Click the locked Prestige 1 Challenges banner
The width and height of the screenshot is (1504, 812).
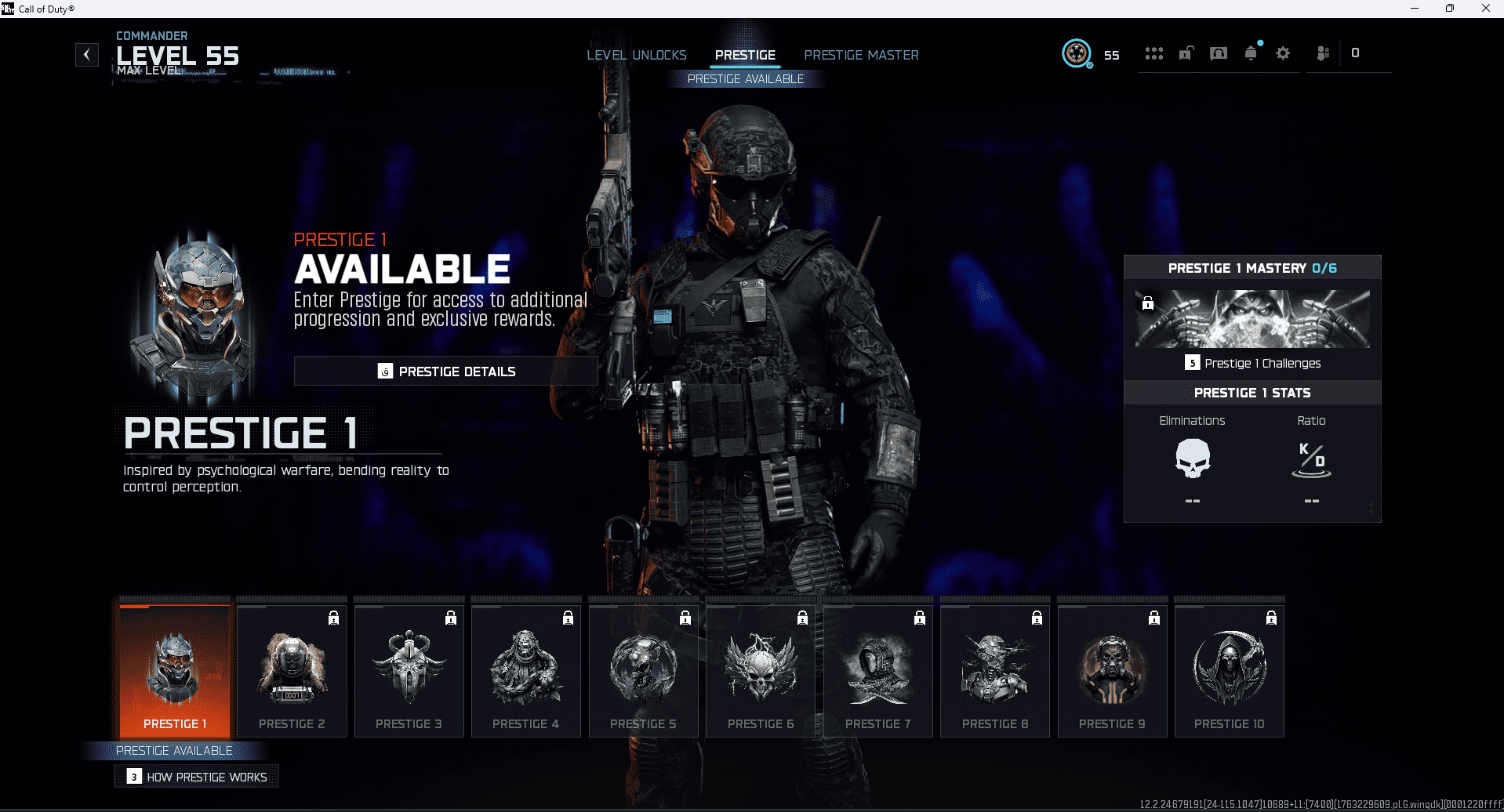1251,318
